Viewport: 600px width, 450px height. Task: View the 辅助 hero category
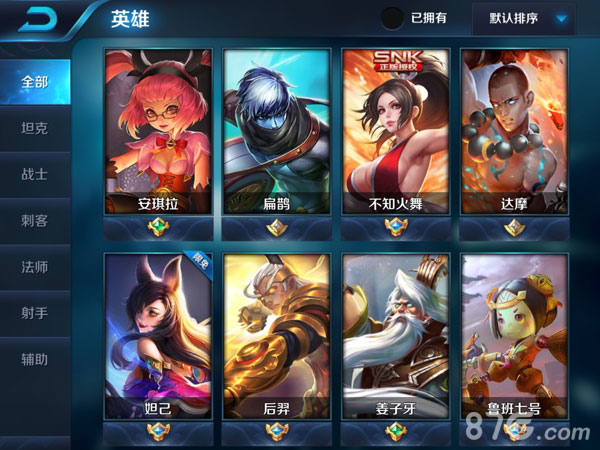click(x=35, y=359)
